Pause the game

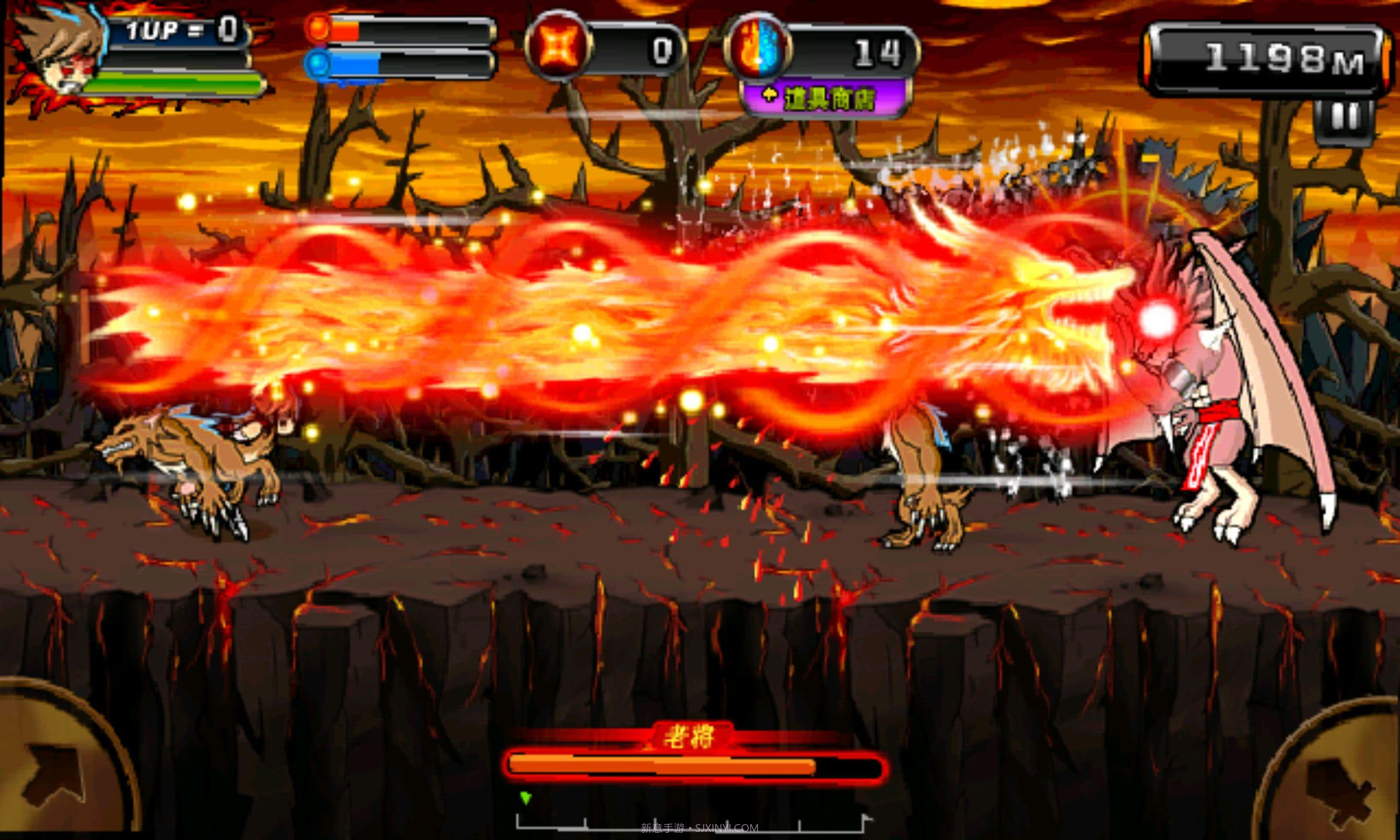(x=1345, y=119)
